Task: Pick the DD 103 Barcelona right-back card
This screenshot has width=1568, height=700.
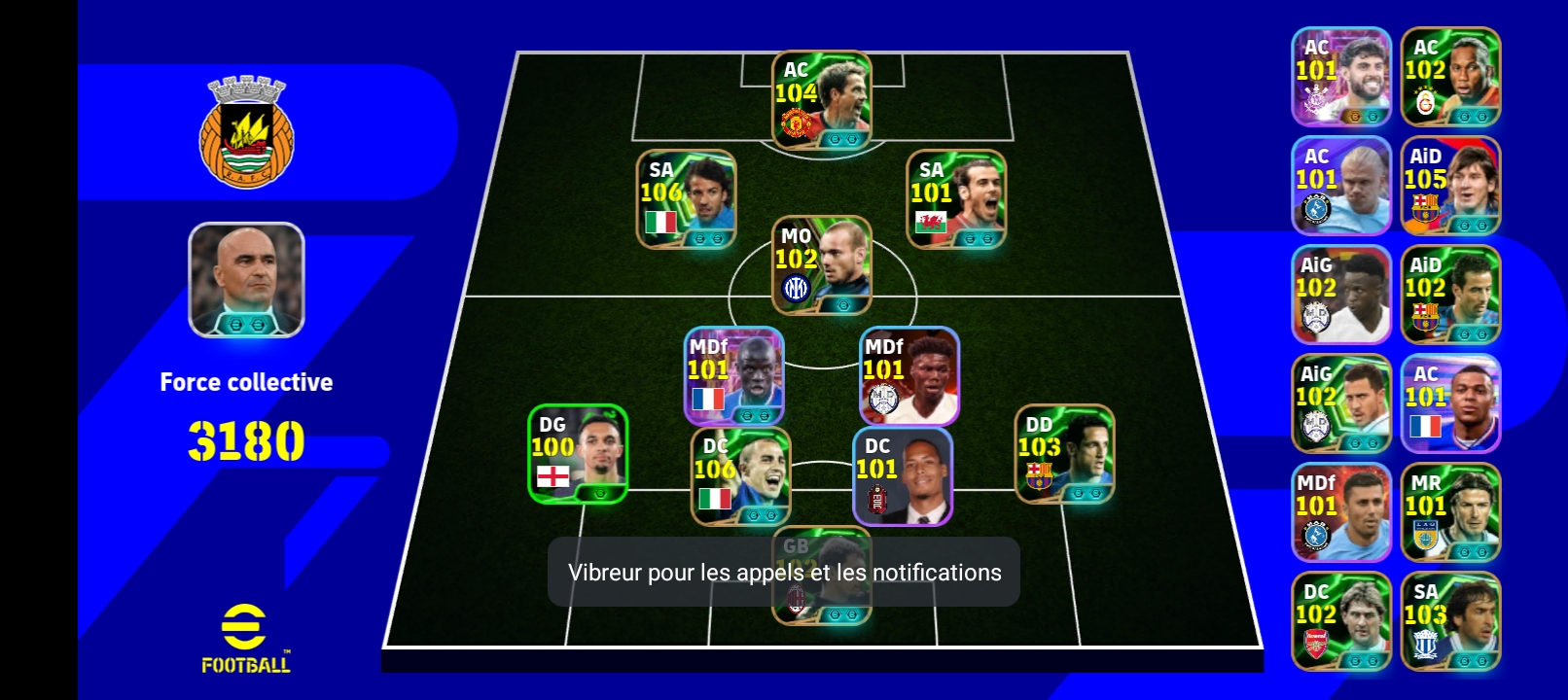Action: tap(1064, 454)
